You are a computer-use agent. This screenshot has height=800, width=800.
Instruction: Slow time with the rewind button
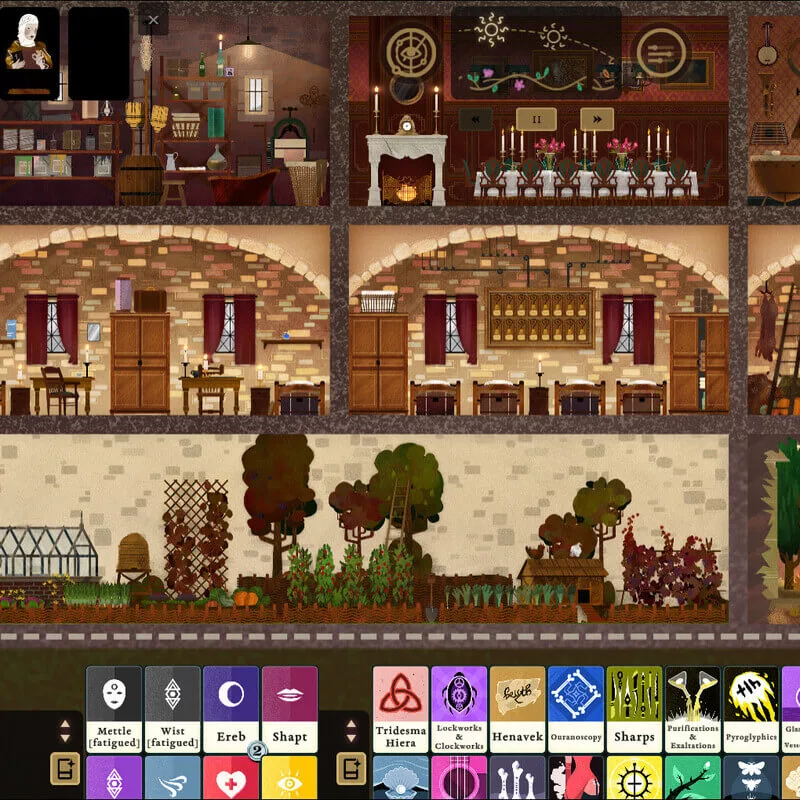[x=475, y=119]
